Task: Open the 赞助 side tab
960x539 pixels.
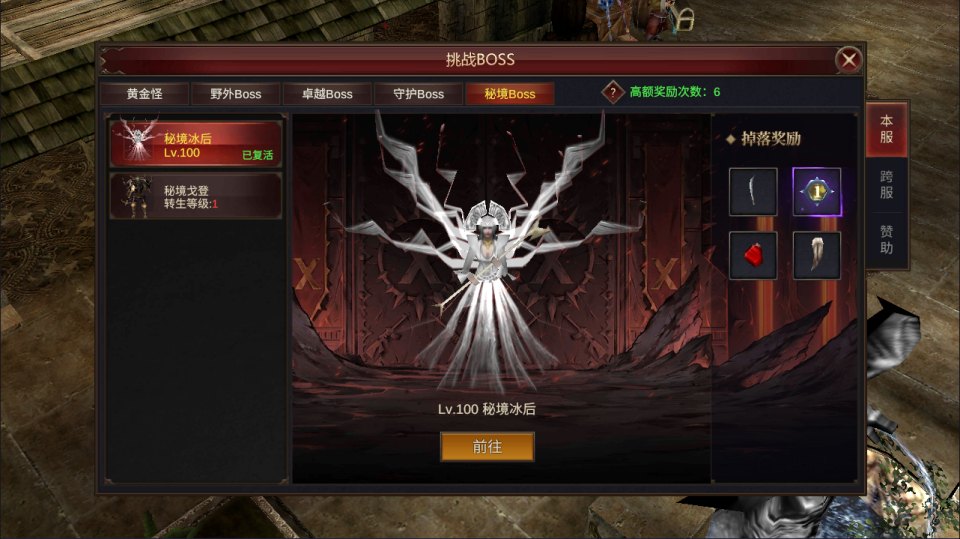Action: click(x=886, y=240)
